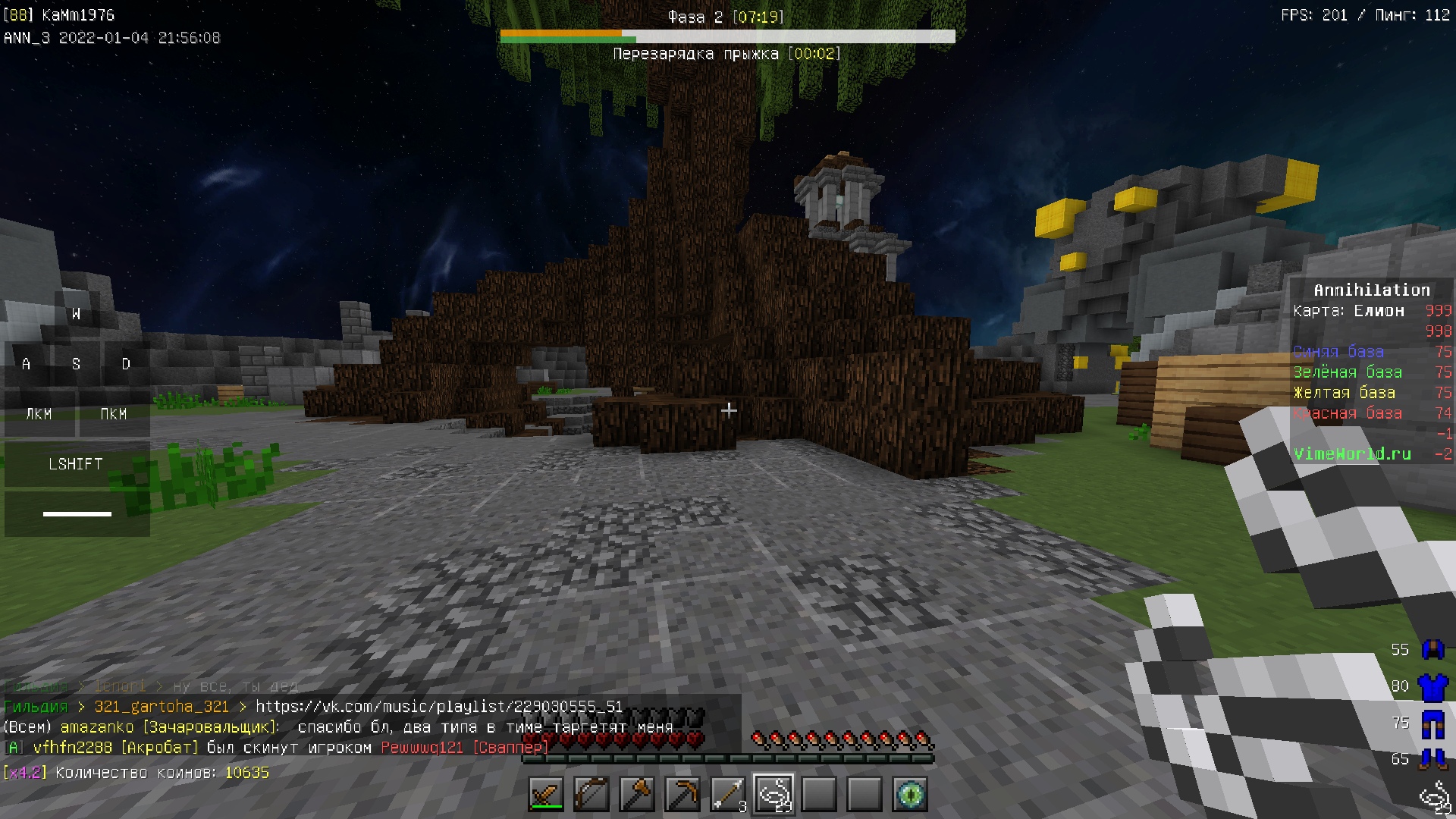Click the blue leggings armor icon
Image resolution: width=1456 pixels, height=819 pixels.
(1432, 723)
